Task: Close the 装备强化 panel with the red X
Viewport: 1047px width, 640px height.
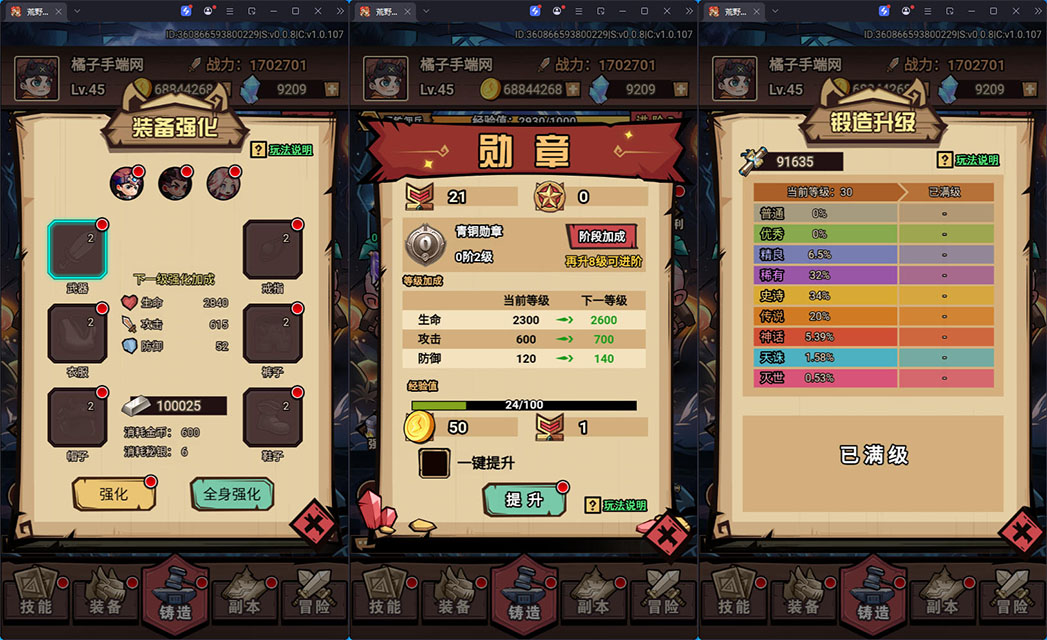Action: pyautogui.click(x=312, y=524)
